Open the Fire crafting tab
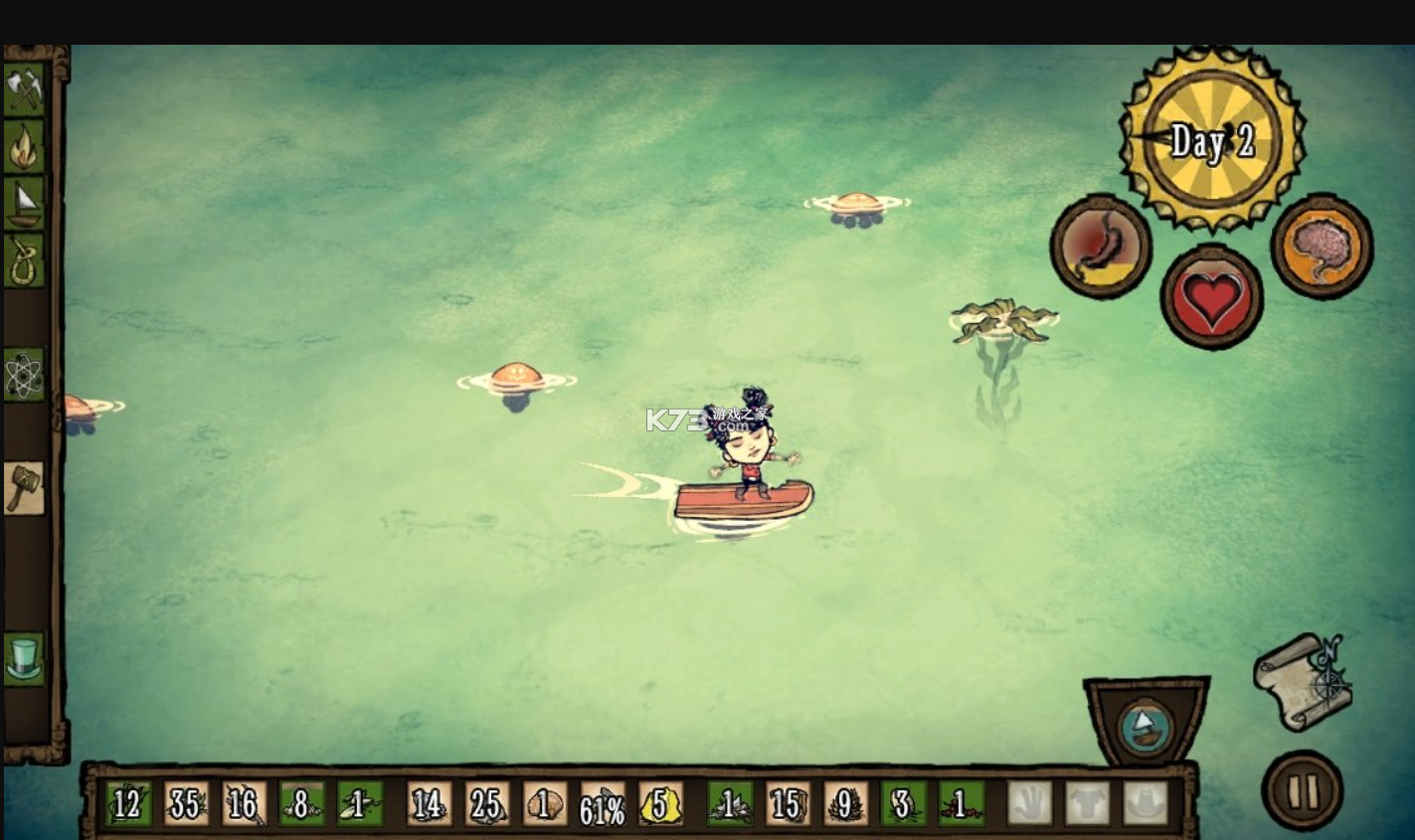Image resolution: width=1415 pixels, height=840 pixels. [25, 146]
